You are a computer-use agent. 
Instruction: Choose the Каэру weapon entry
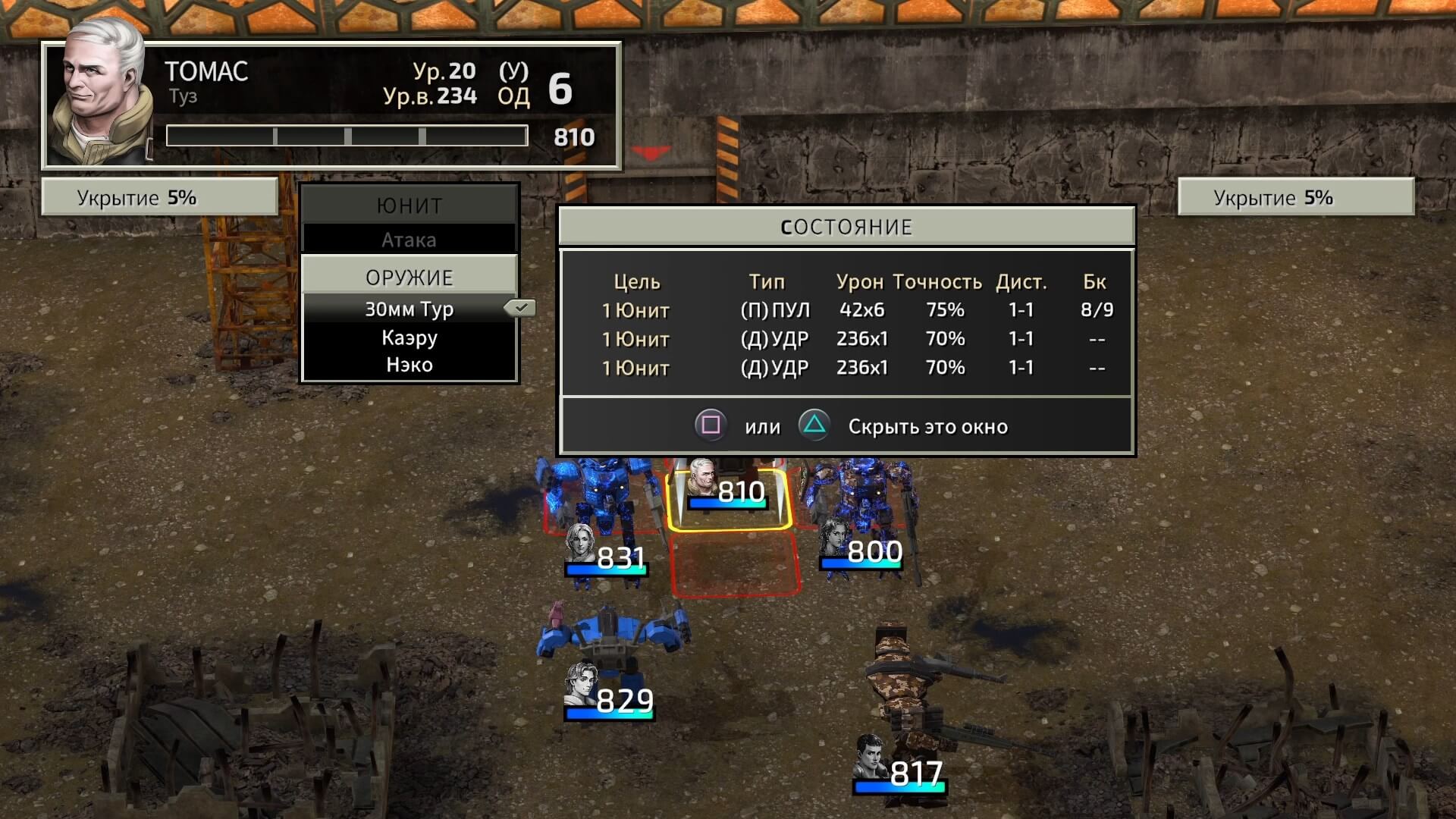409,337
